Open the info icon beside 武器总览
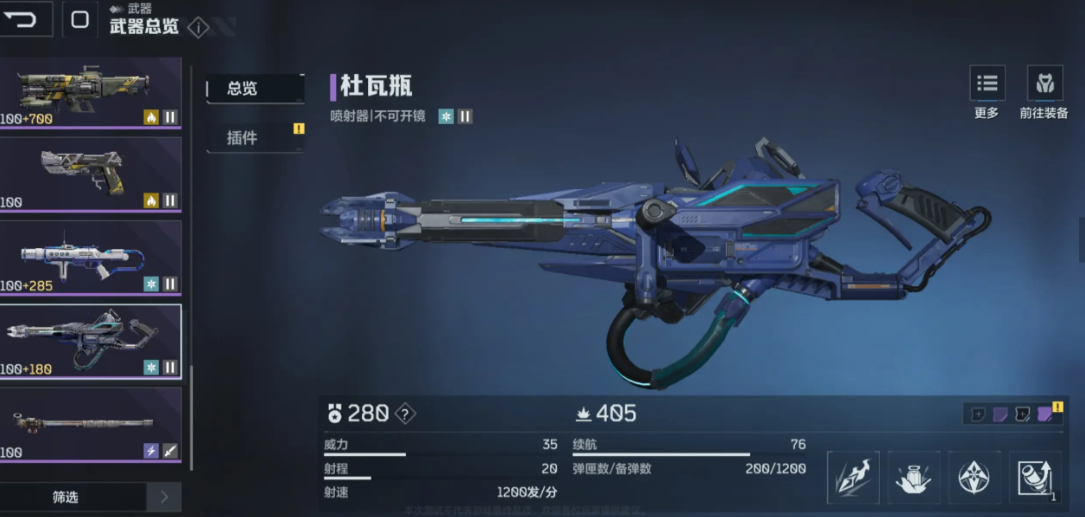The image size is (1085, 517). point(198,28)
